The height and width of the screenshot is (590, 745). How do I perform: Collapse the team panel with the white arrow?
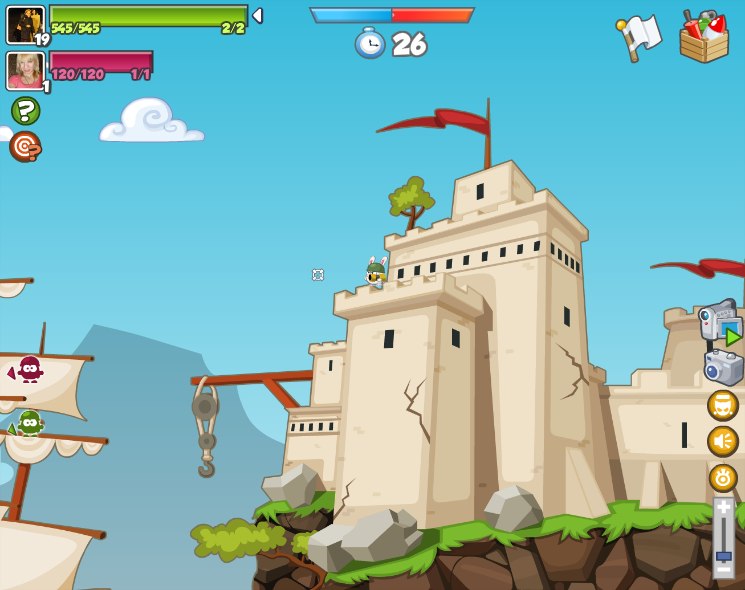point(257,16)
